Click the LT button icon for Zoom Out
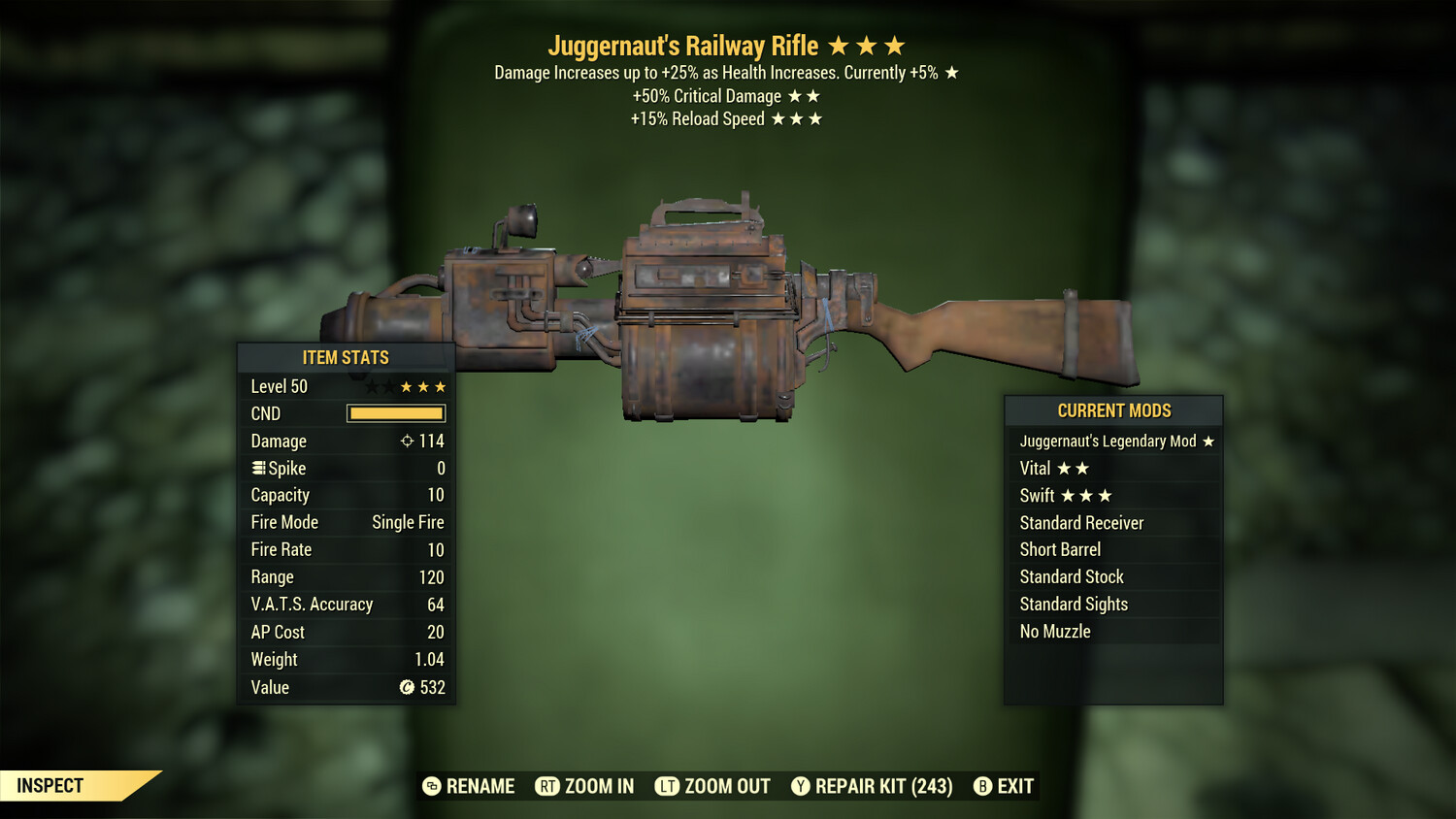The width and height of the screenshot is (1456, 819). point(668,786)
